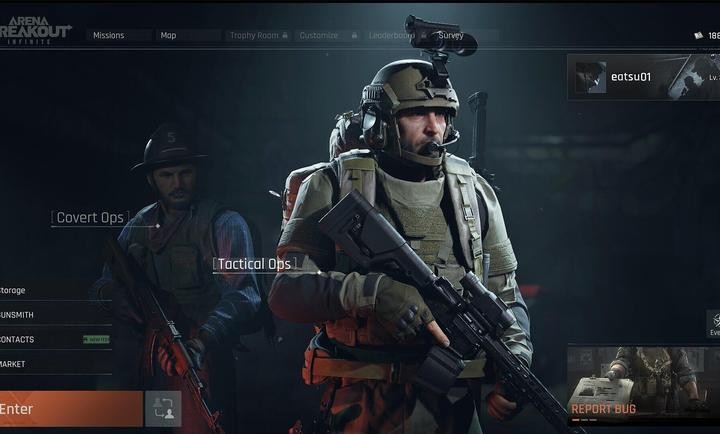Open the Missions tab
This screenshot has height=434, width=720.
click(108, 35)
